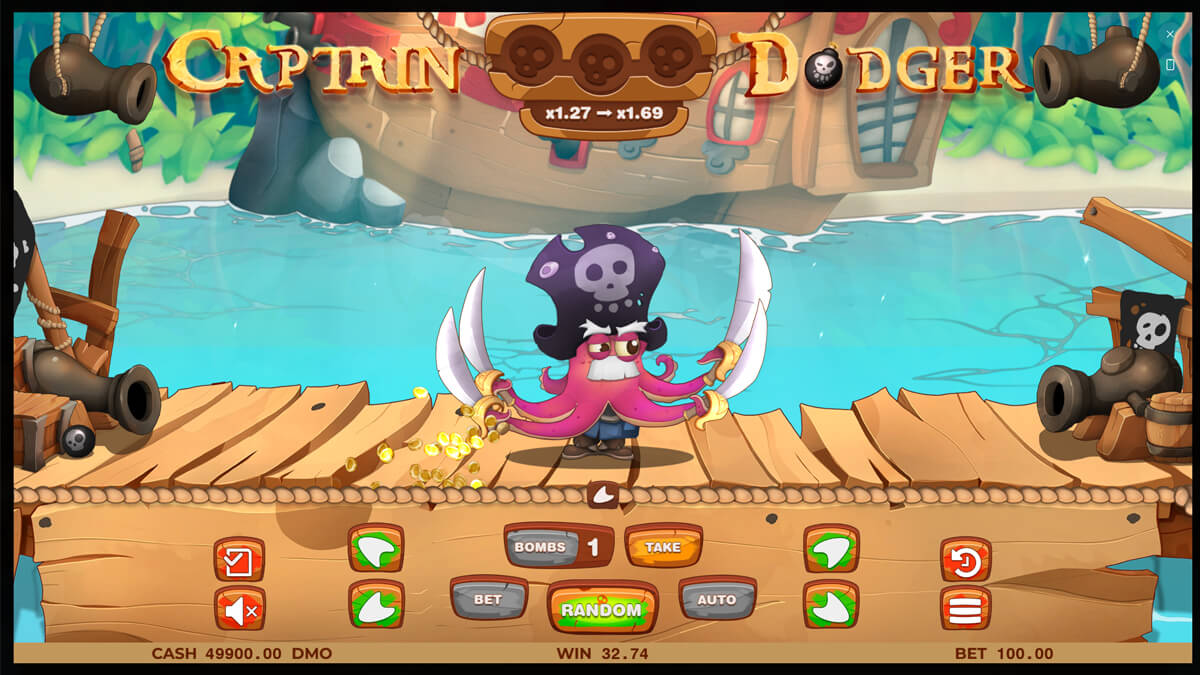Toggle the muted speaker sound icon
Viewport: 1200px width, 675px height.
pyautogui.click(x=240, y=609)
